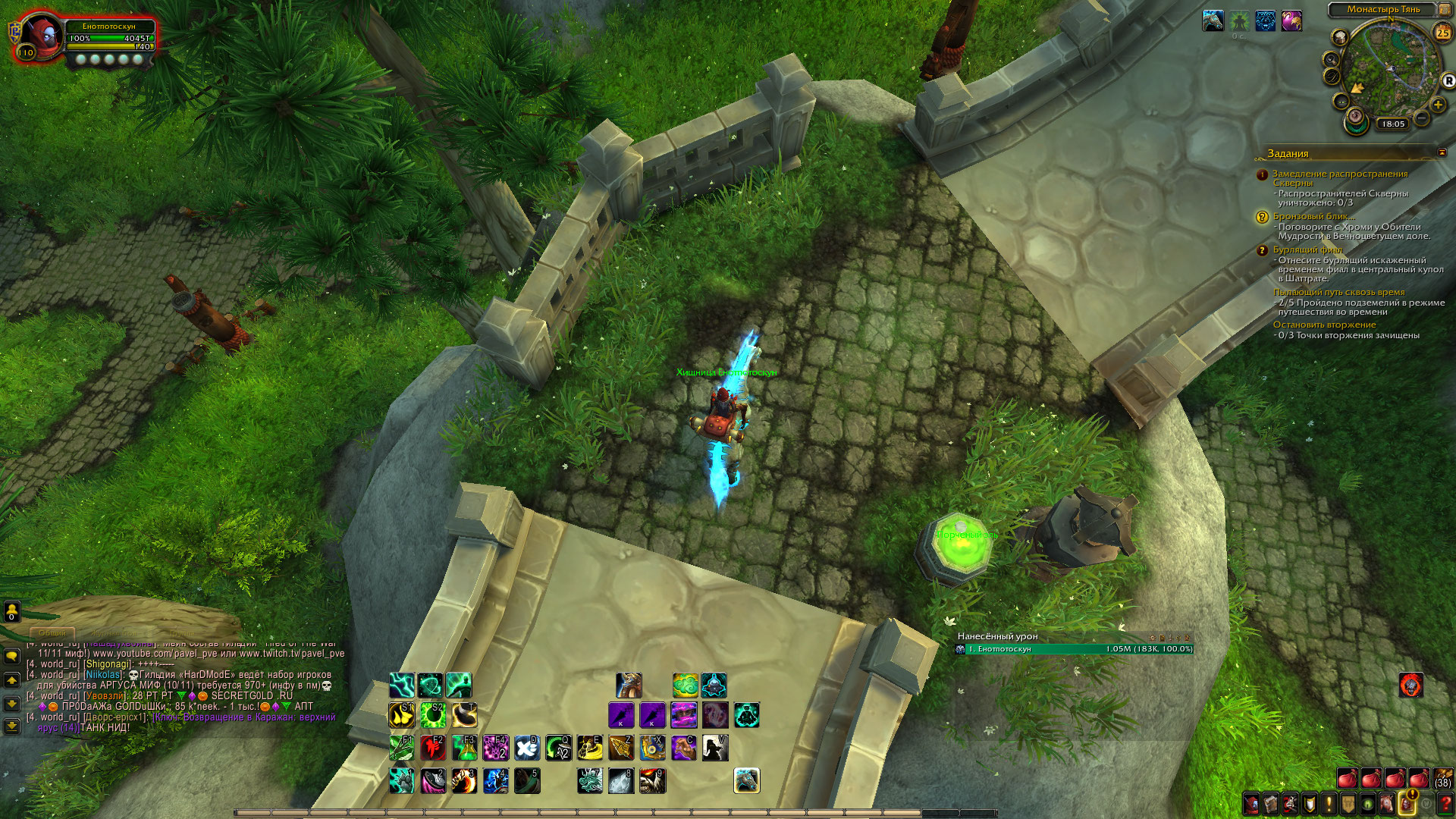Toggle the minimap tracking magnifier button

pos(1331,59)
